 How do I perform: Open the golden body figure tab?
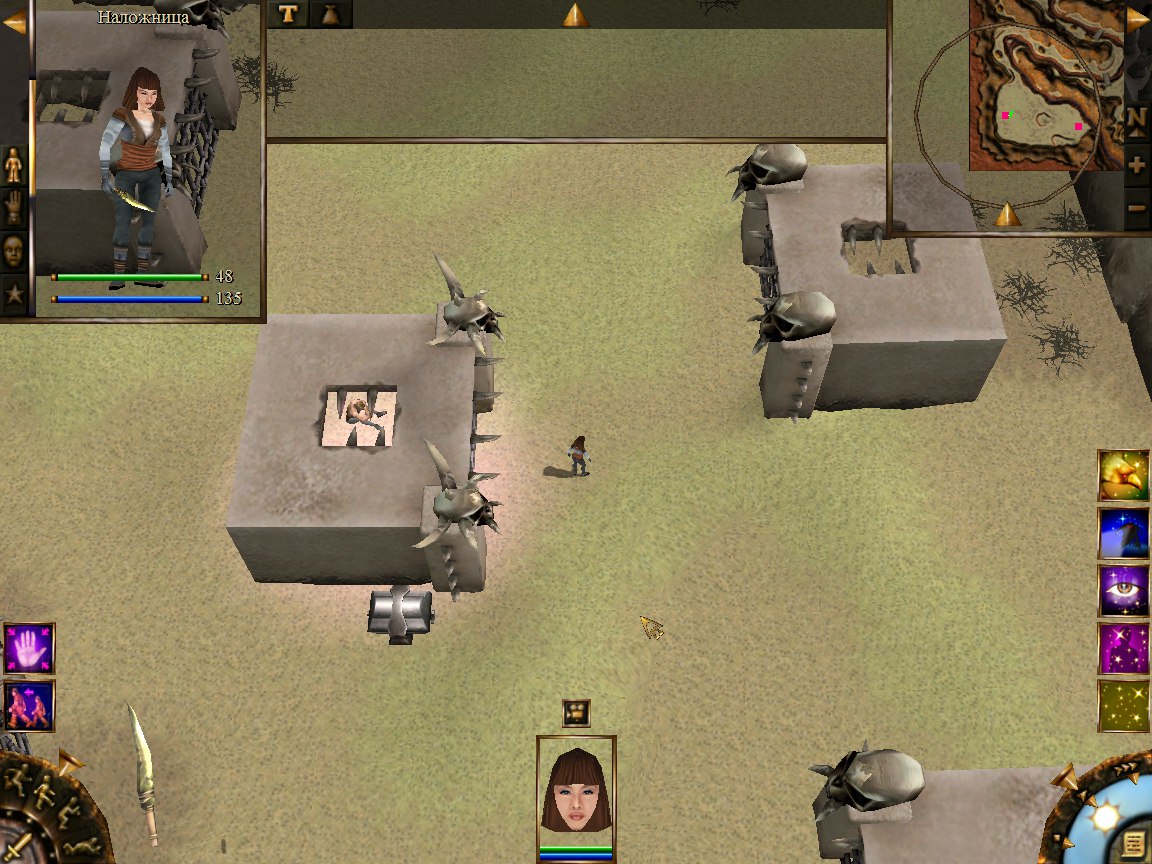click(x=14, y=165)
